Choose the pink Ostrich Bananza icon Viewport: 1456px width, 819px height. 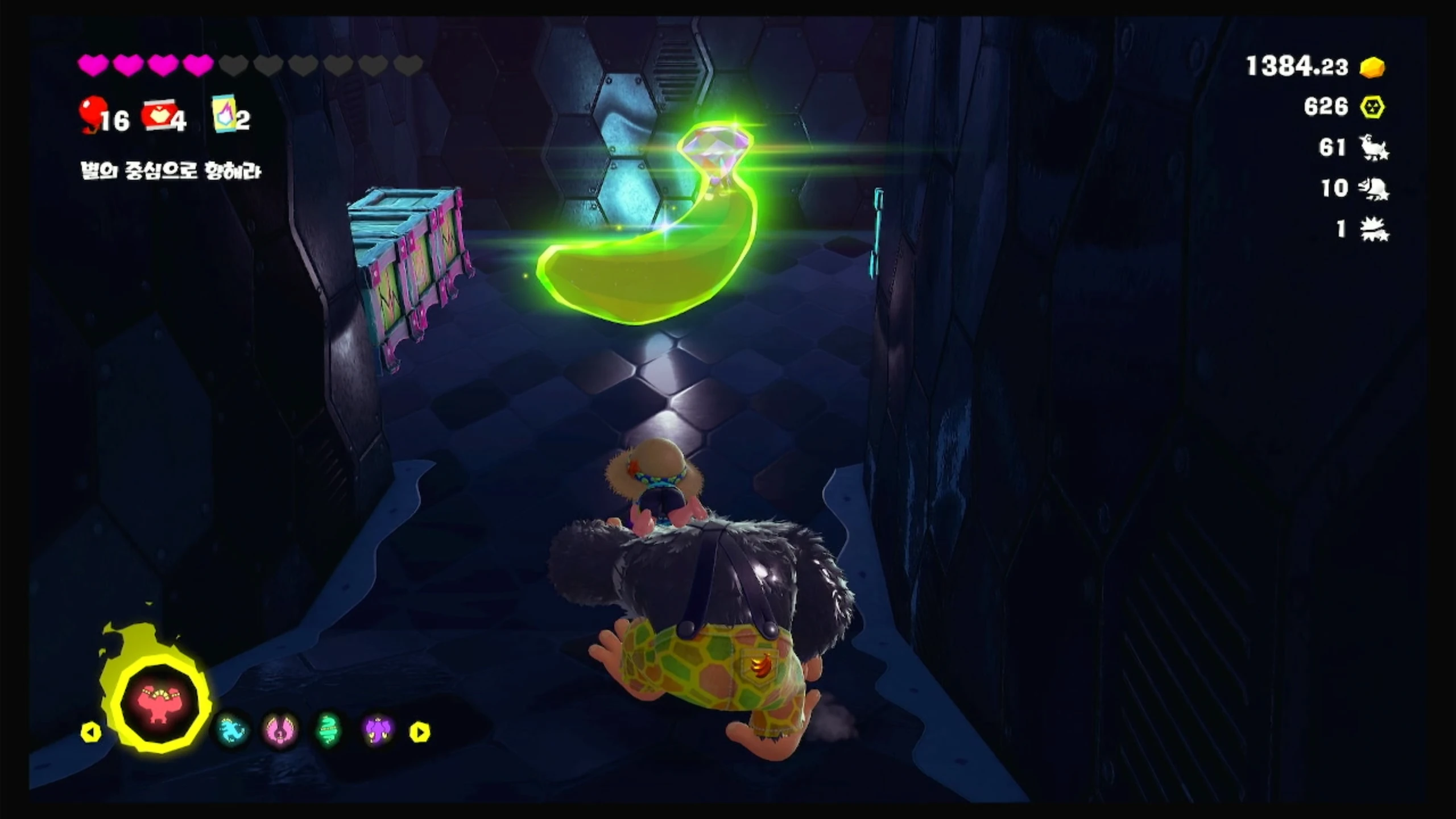(x=280, y=730)
